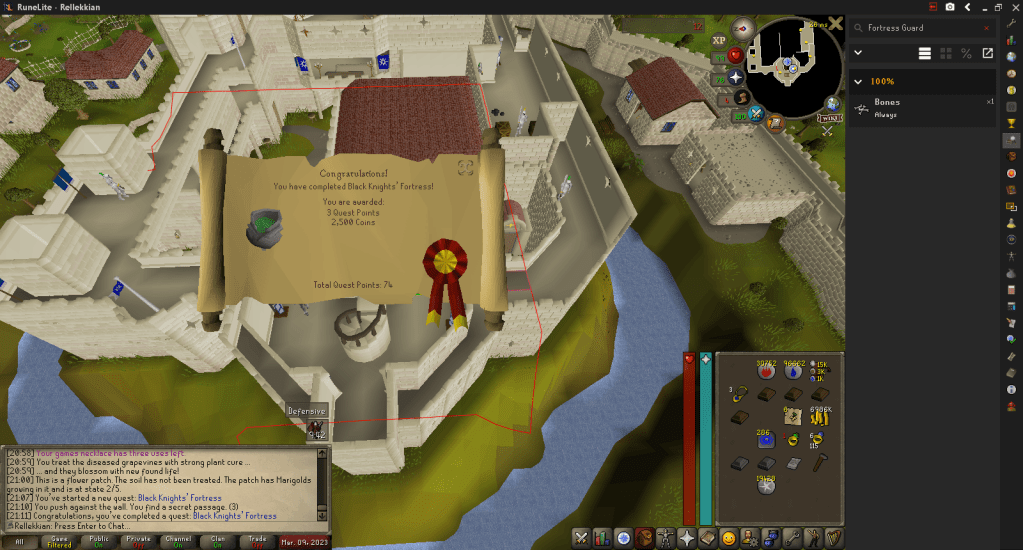This screenshot has width=1023, height=550.
Task: Switch chat to the Game filter tab
Action: [x=61, y=541]
